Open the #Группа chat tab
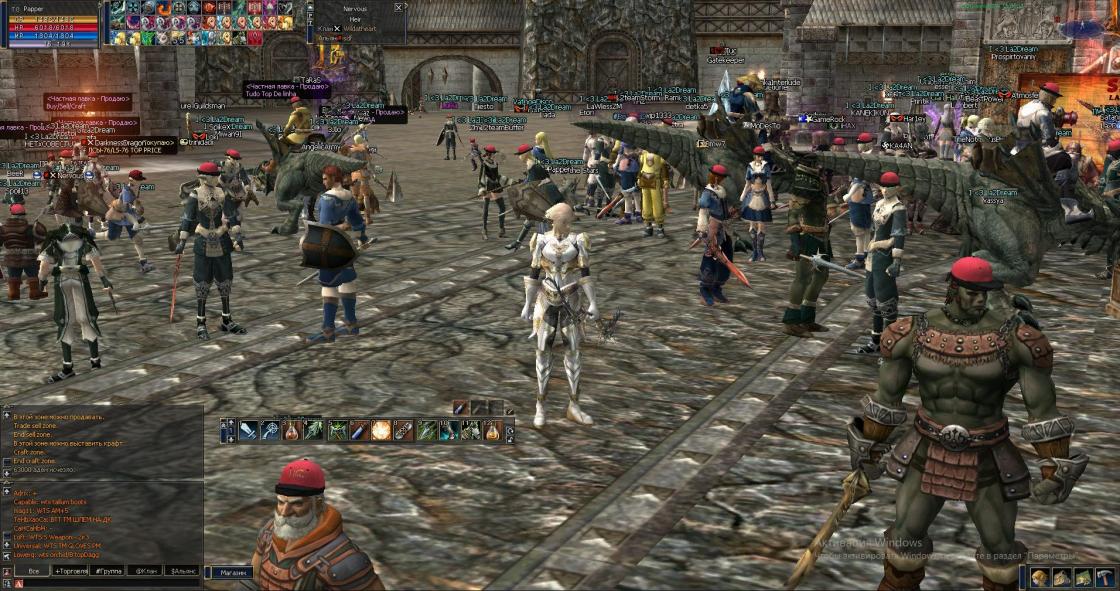 108,571
